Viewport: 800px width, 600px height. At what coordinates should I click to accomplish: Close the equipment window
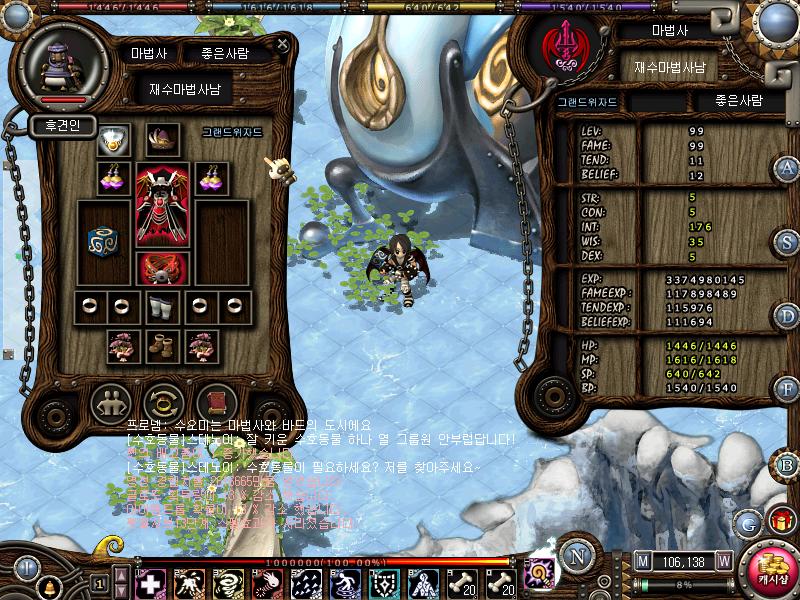click(x=283, y=45)
